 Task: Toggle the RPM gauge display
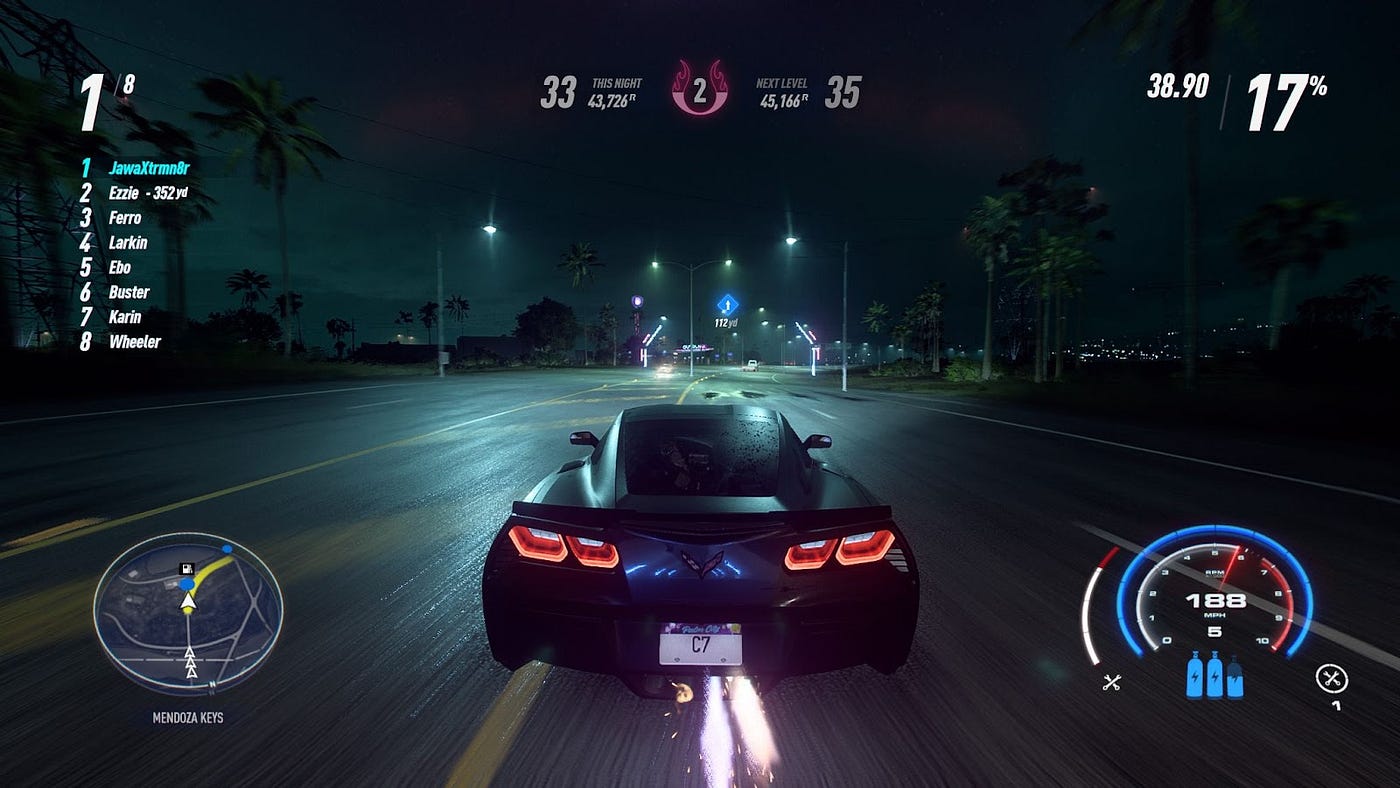tap(1216, 570)
